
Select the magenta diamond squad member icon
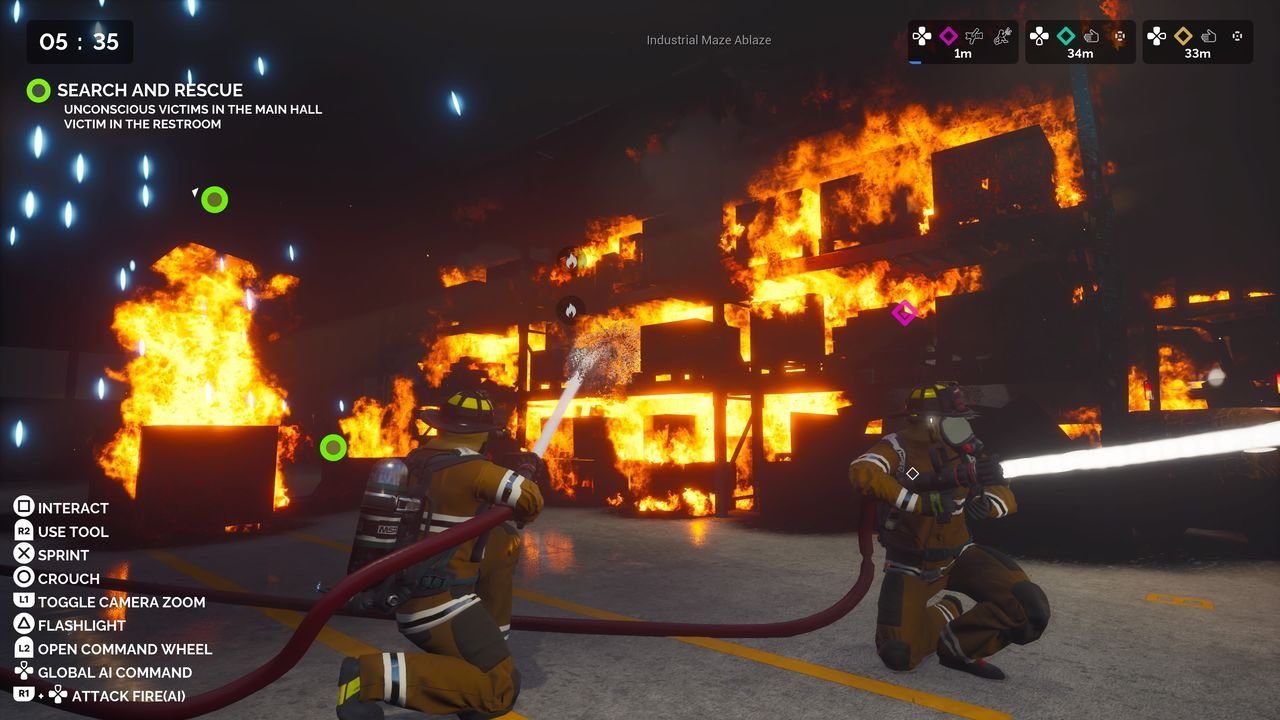click(948, 35)
